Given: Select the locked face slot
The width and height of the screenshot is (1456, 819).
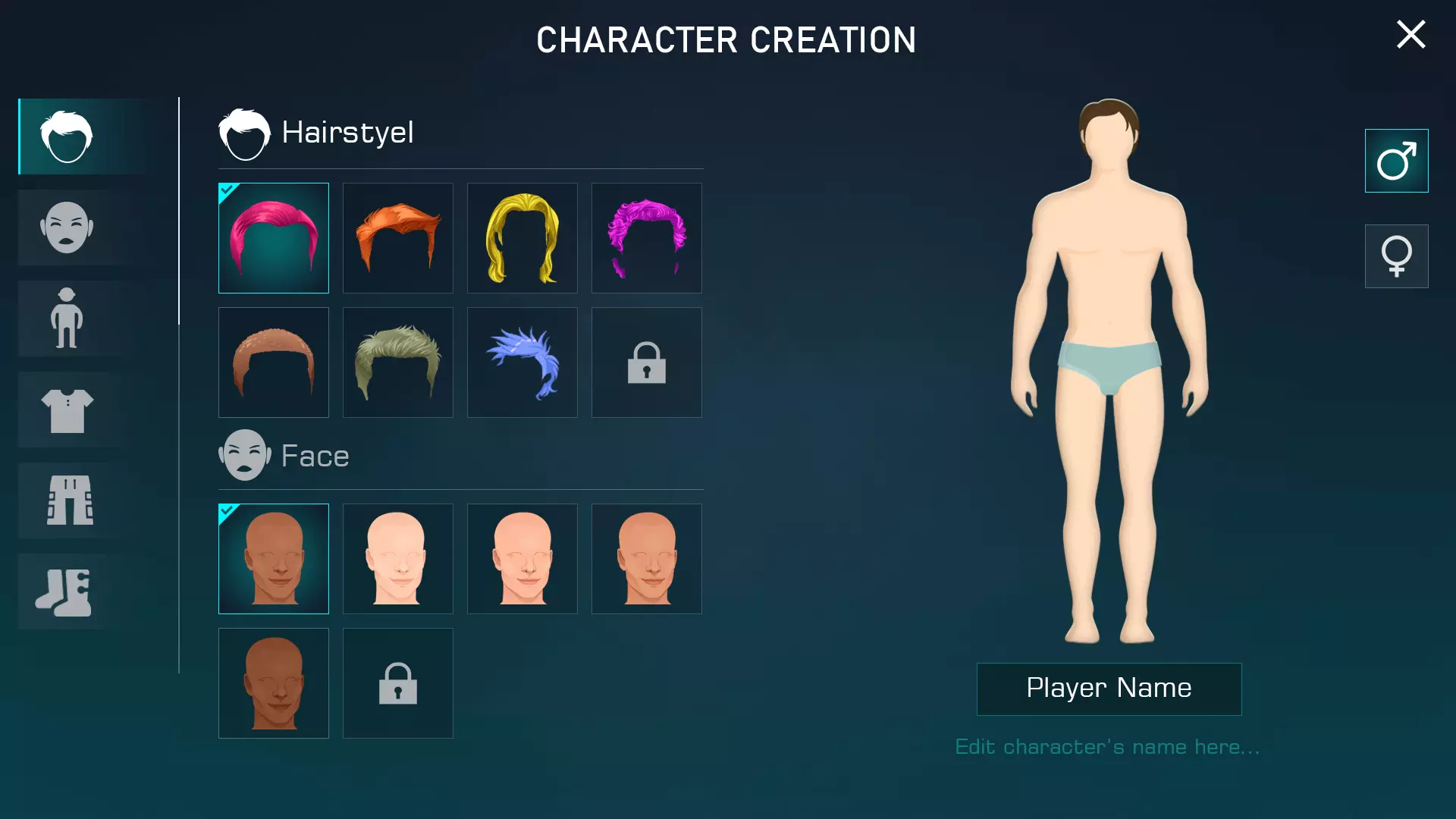Looking at the screenshot, I should (398, 683).
